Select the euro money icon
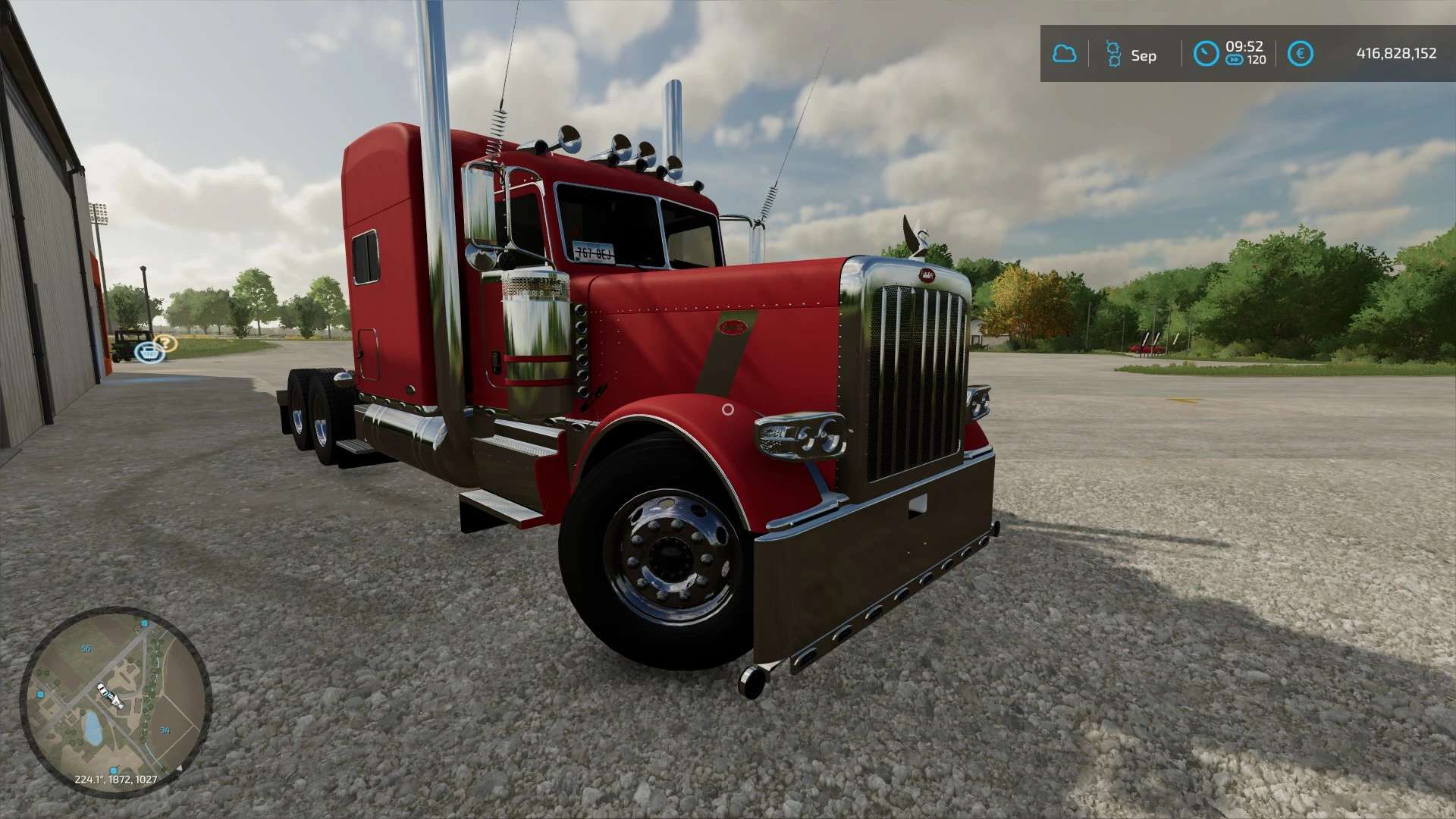Viewport: 1456px width, 819px height. [x=1300, y=54]
